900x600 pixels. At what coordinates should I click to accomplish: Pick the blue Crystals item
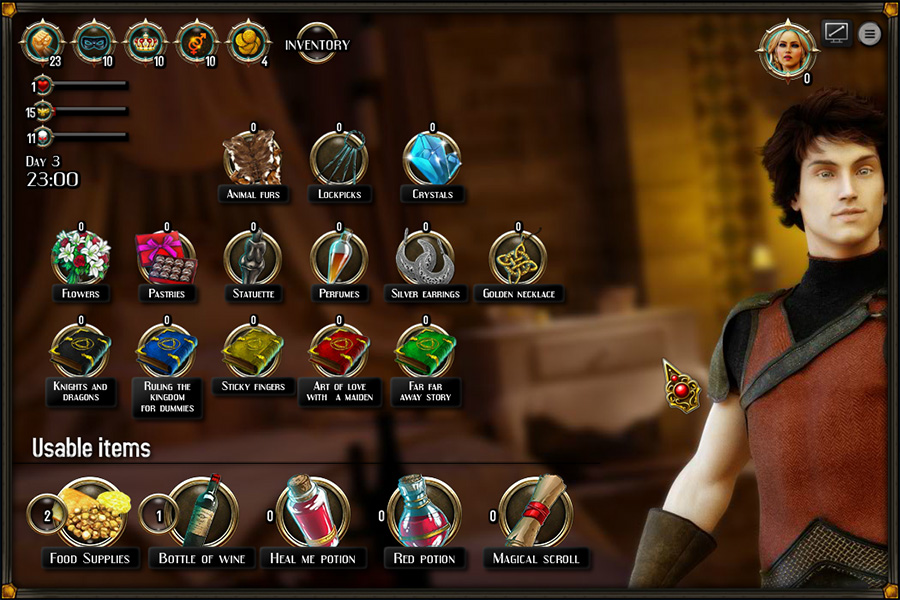432,159
